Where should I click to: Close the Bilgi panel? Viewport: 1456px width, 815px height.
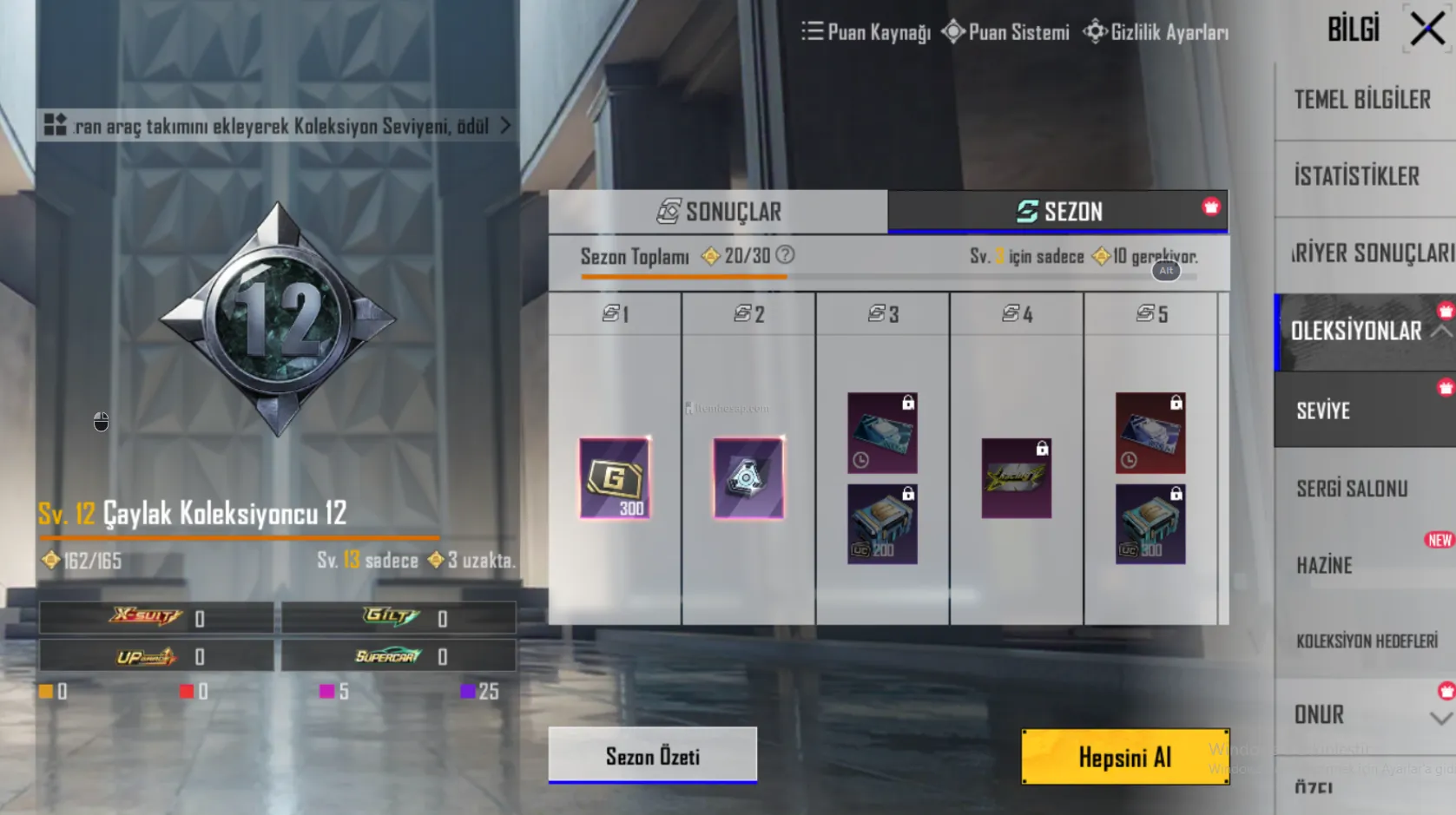point(1426,30)
